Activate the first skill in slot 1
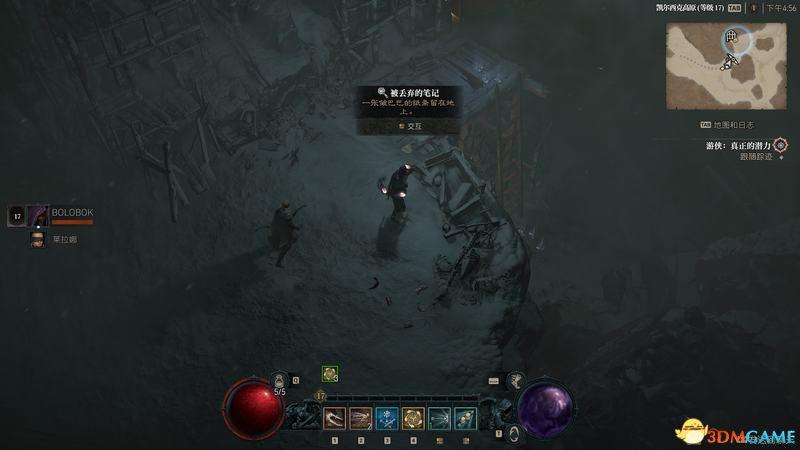 [334, 418]
